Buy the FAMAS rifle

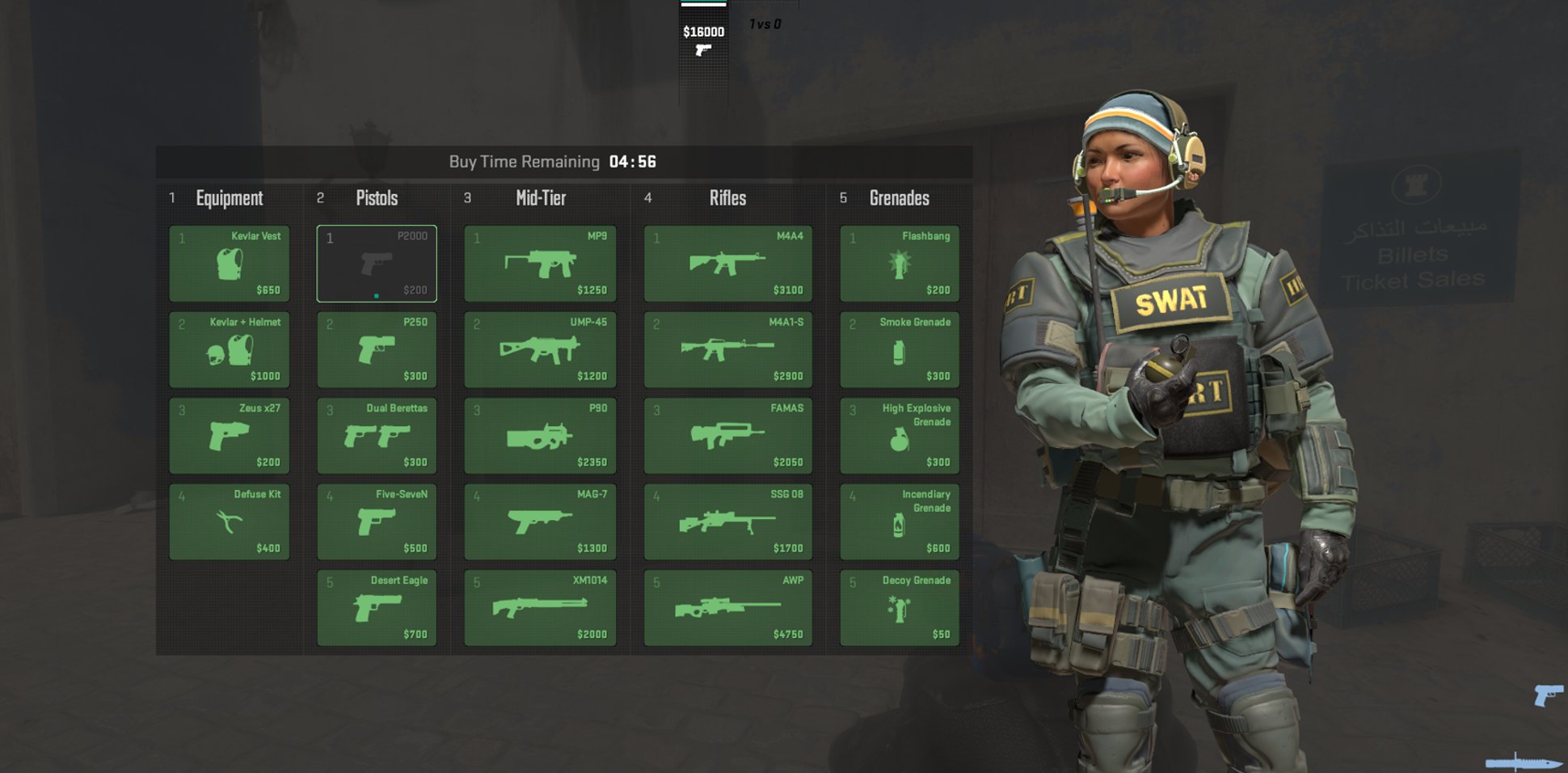(x=727, y=437)
